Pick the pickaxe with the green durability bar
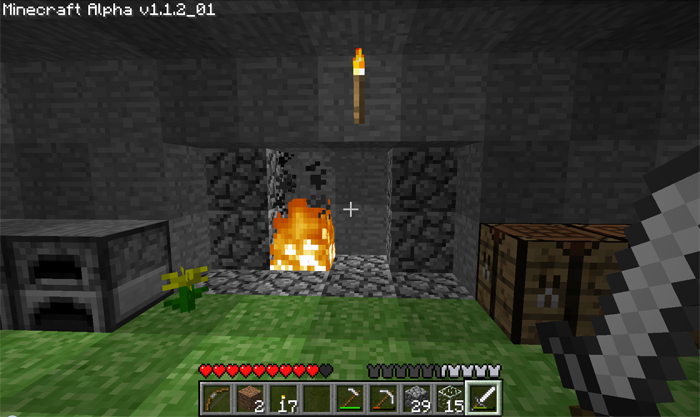This screenshot has height=417, width=700. click(x=349, y=398)
